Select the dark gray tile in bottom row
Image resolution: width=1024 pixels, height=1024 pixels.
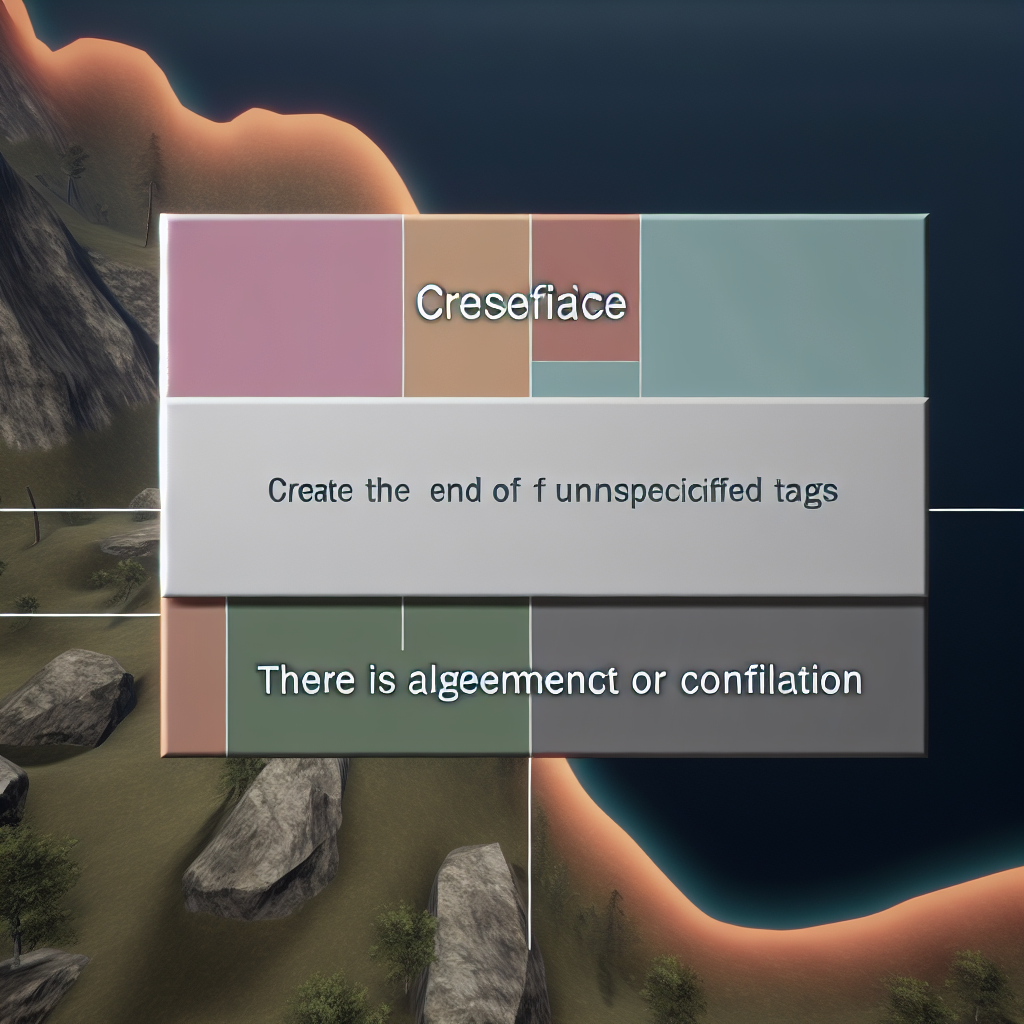tap(727, 720)
